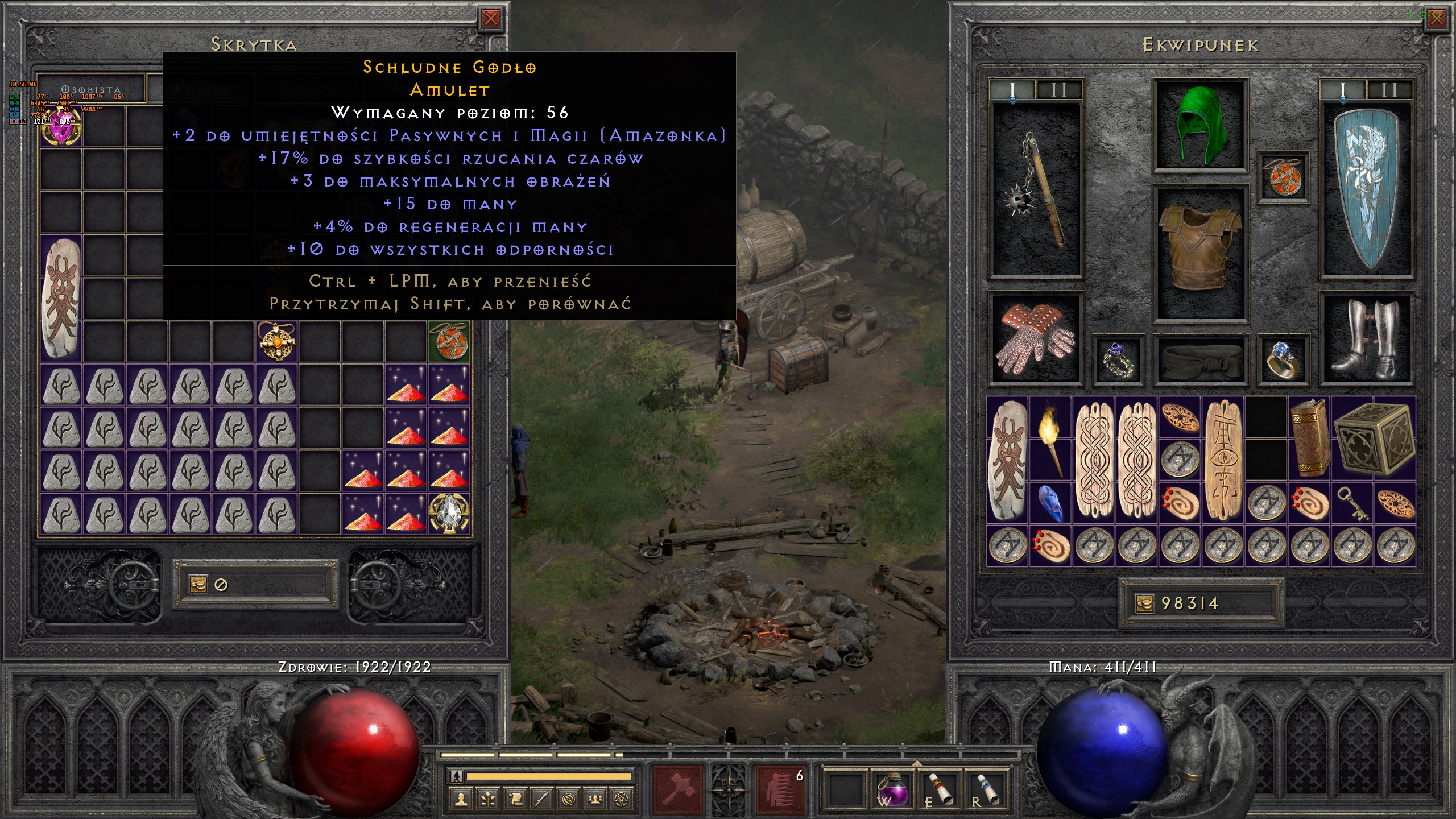Select the equipped chain gloves
1456x819 pixels.
[1035, 338]
